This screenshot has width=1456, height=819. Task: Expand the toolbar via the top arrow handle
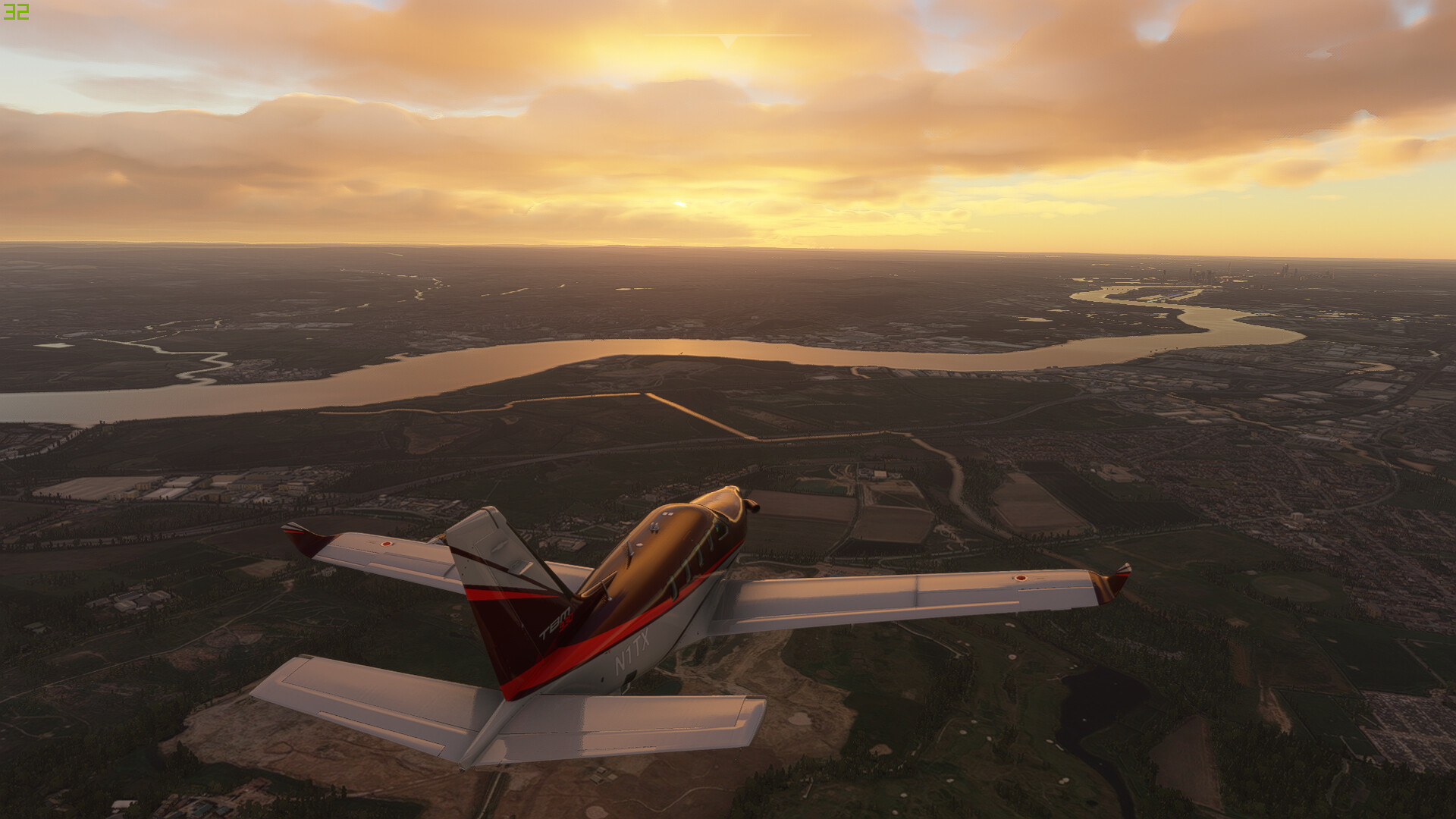pos(727,41)
